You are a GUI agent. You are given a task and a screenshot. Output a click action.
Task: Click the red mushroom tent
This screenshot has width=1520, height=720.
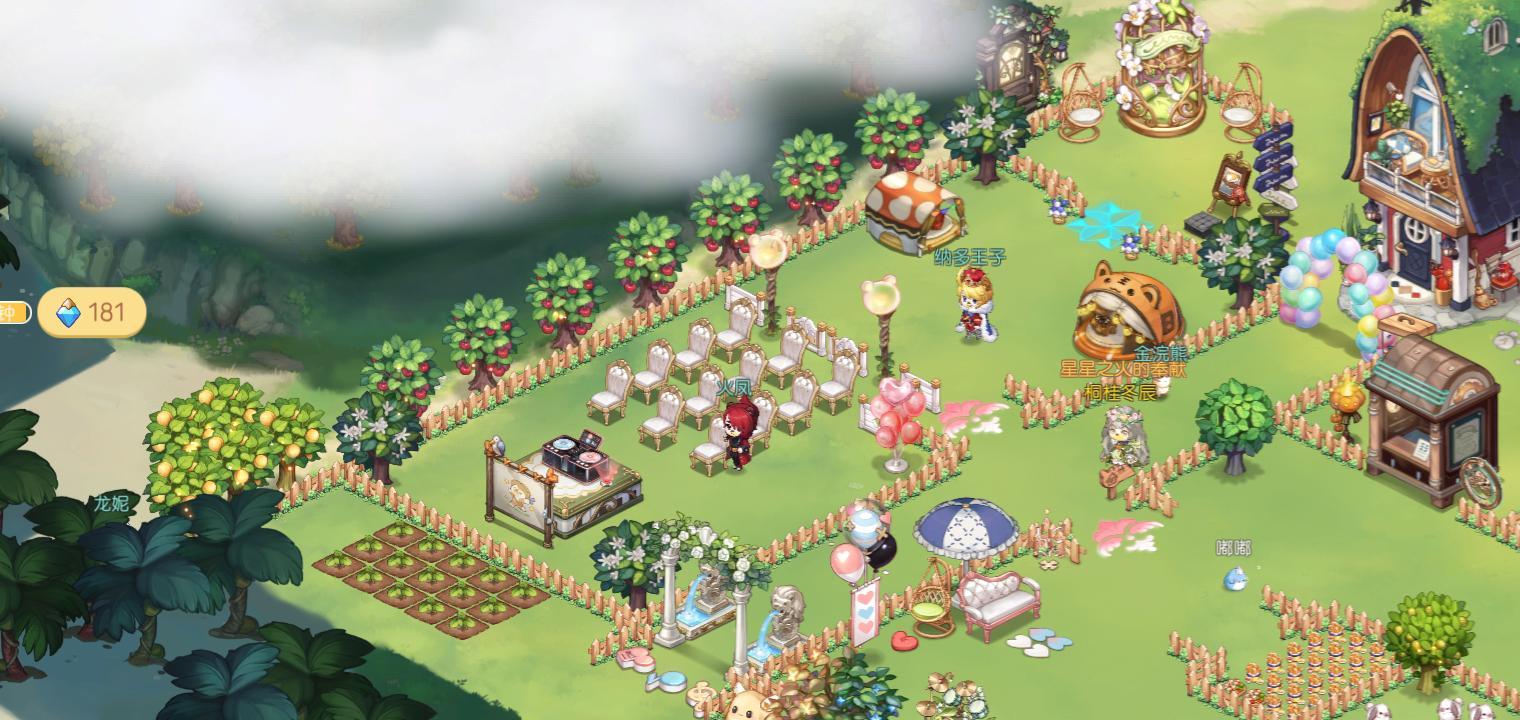[x=909, y=211]
